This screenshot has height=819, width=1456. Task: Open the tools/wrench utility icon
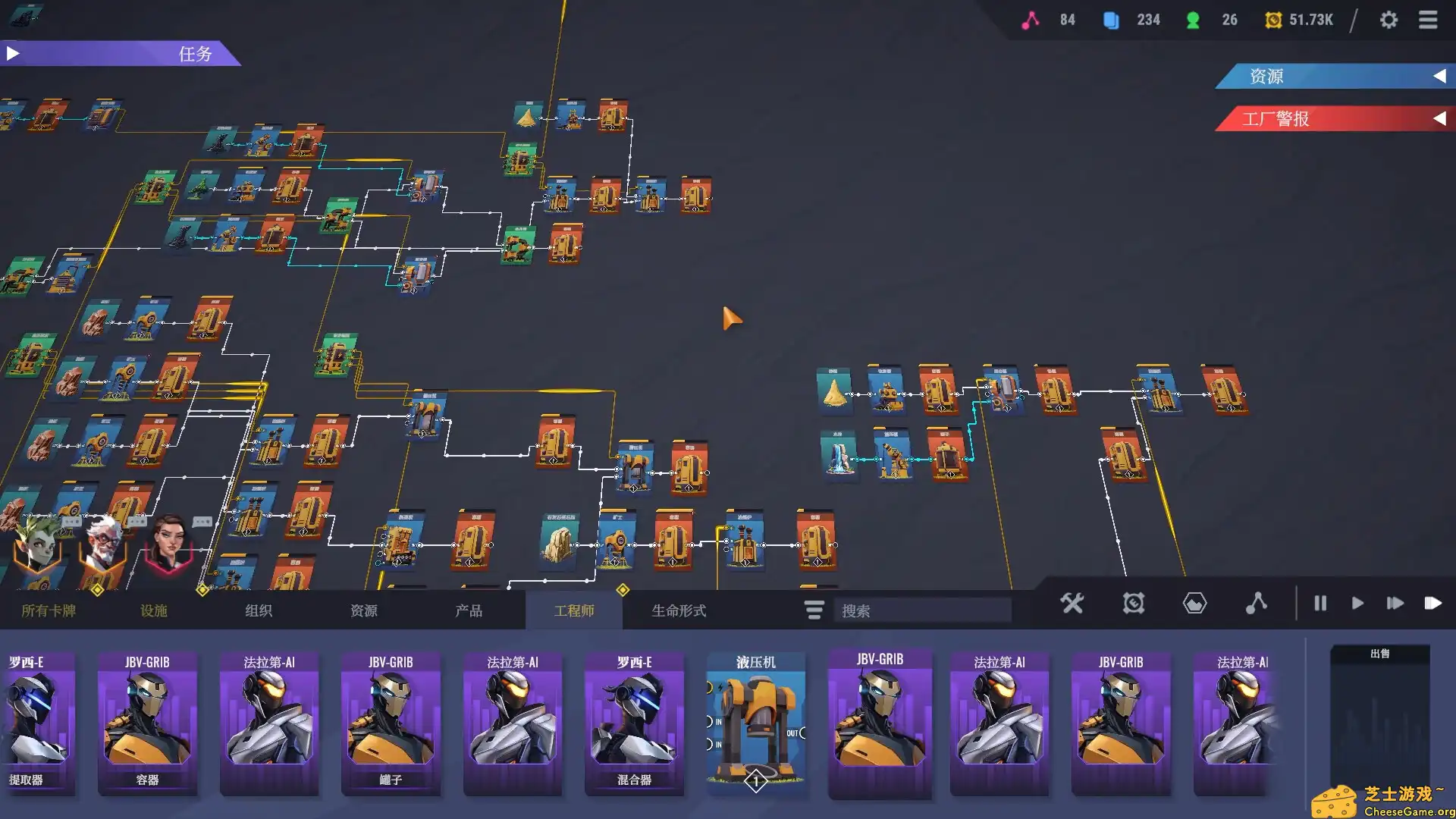point(1072,604)
